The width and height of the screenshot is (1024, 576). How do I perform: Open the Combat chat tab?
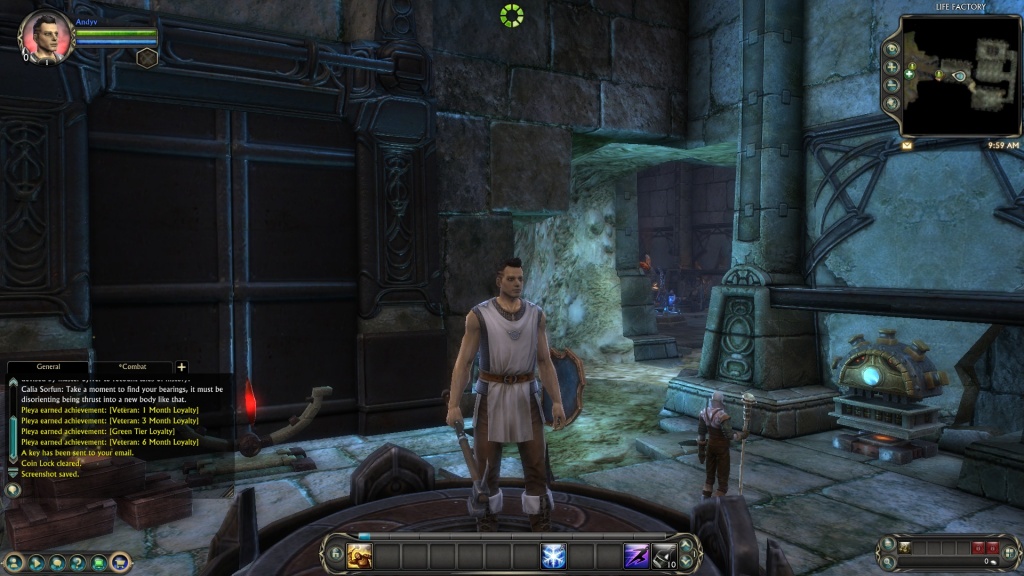[132, 367]
